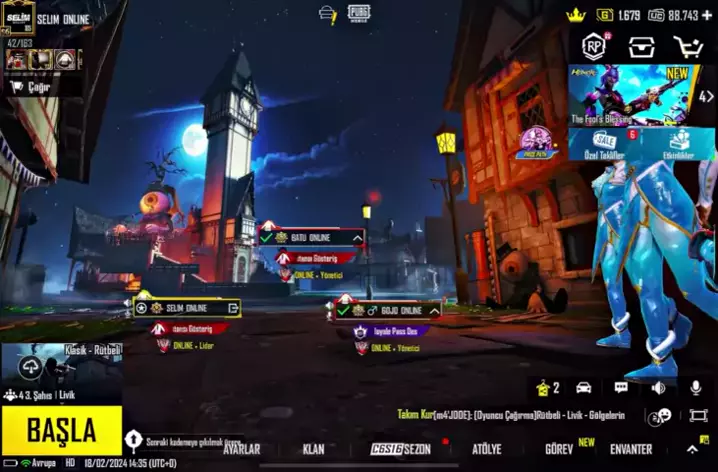Add UC with the plus button
This screenshot has height=472, width=718.
click(x=708, y=16)
